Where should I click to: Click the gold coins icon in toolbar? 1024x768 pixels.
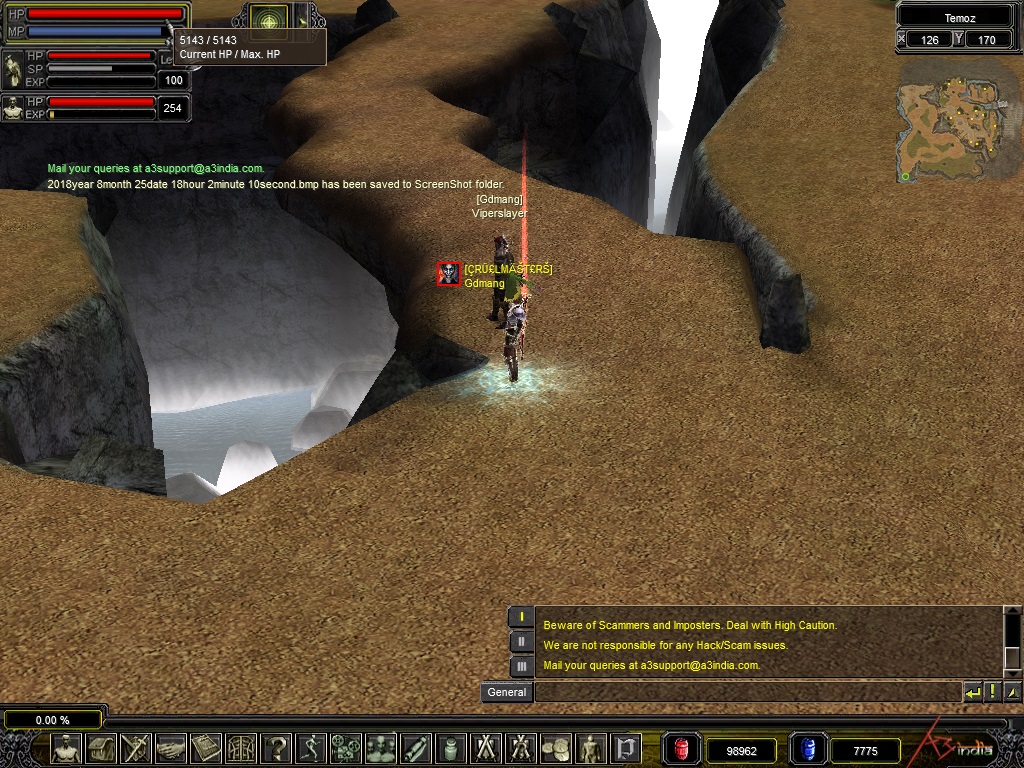pos(556,747)
